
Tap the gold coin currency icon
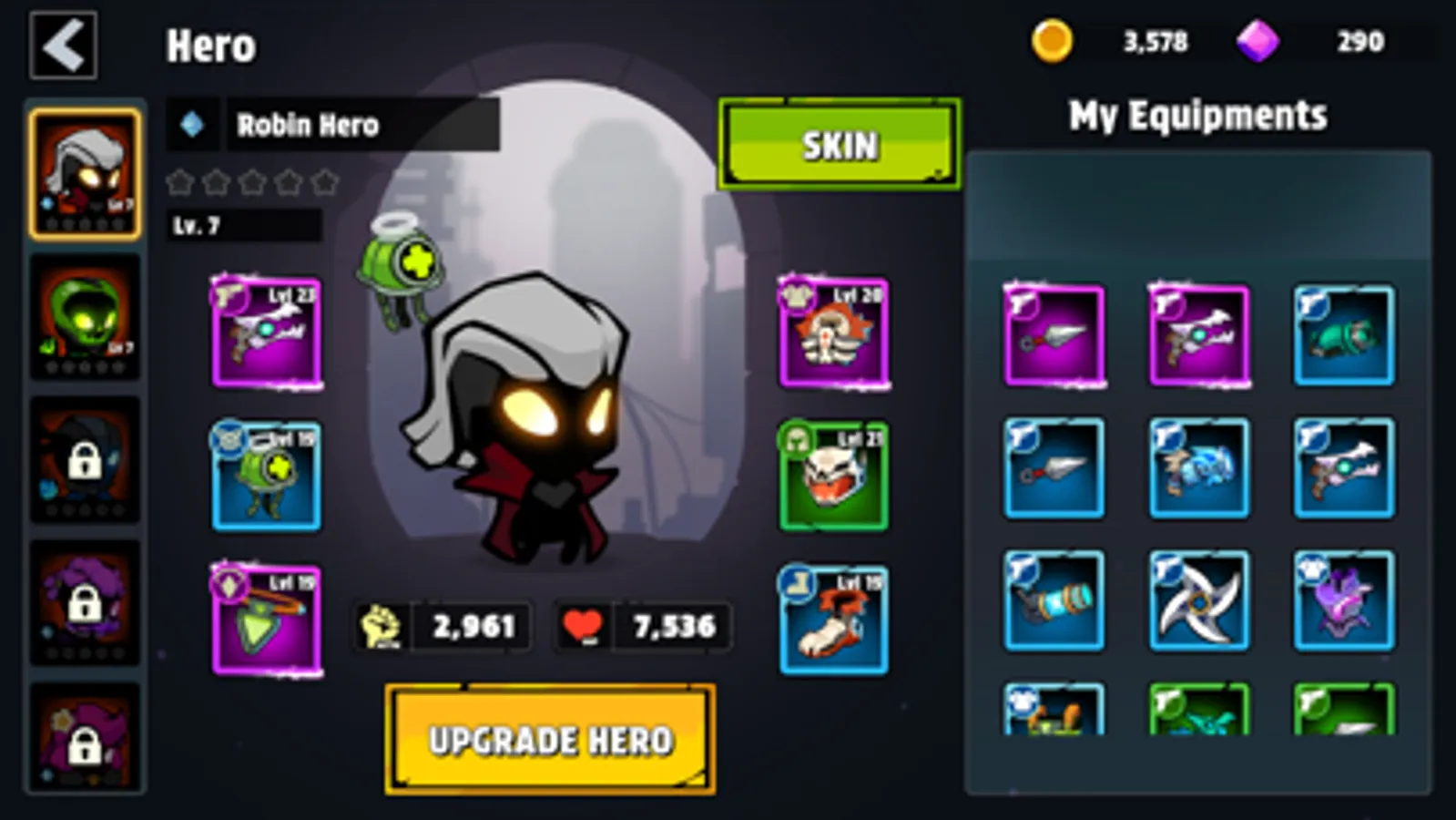1054,40
